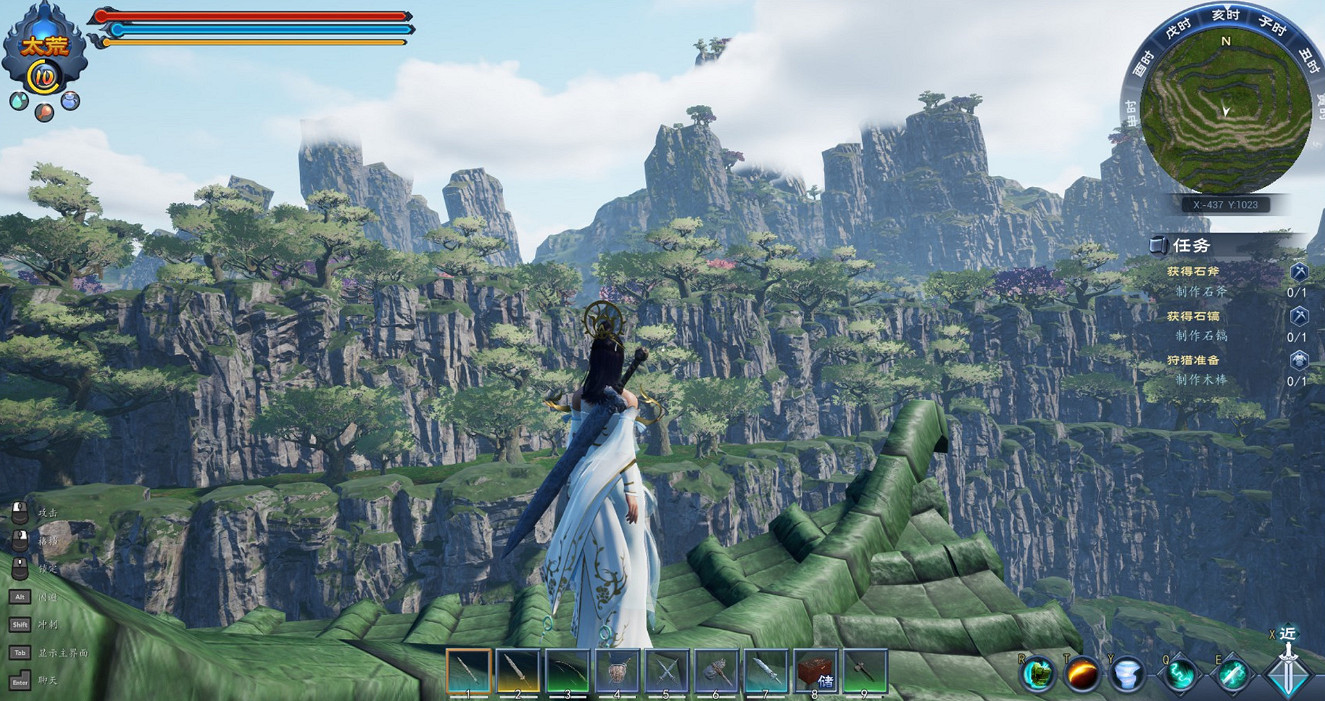
Task: Cast the fiery slash skill
Action: pos(1083,674)
